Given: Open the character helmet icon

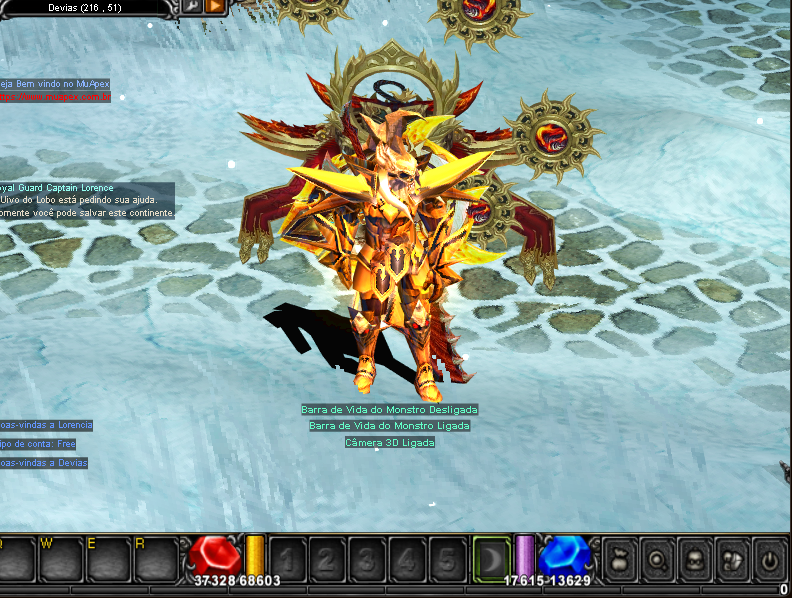Looking at the screenshot, I should click(x=695, y=558).
